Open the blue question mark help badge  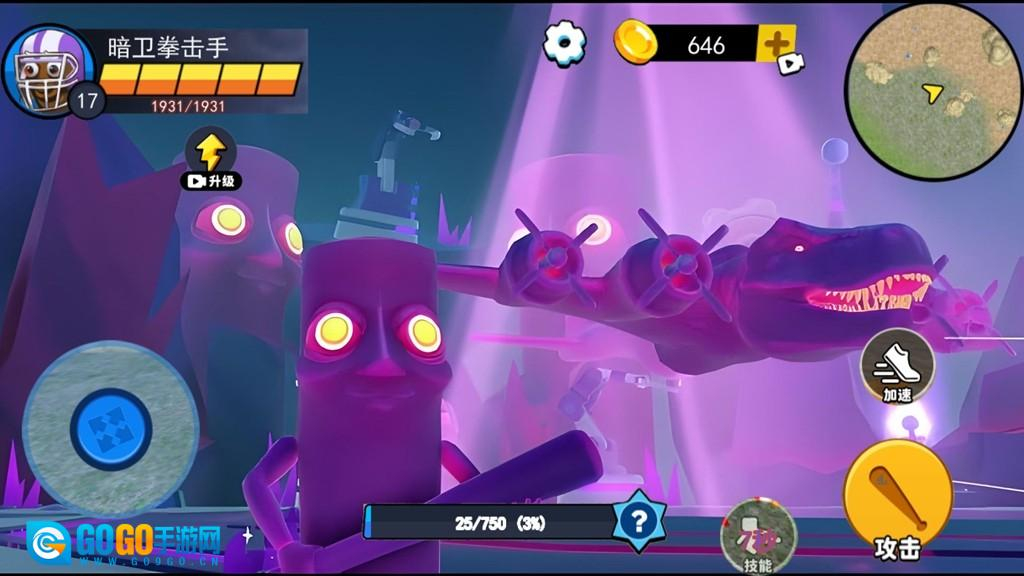tap(639, 521)
